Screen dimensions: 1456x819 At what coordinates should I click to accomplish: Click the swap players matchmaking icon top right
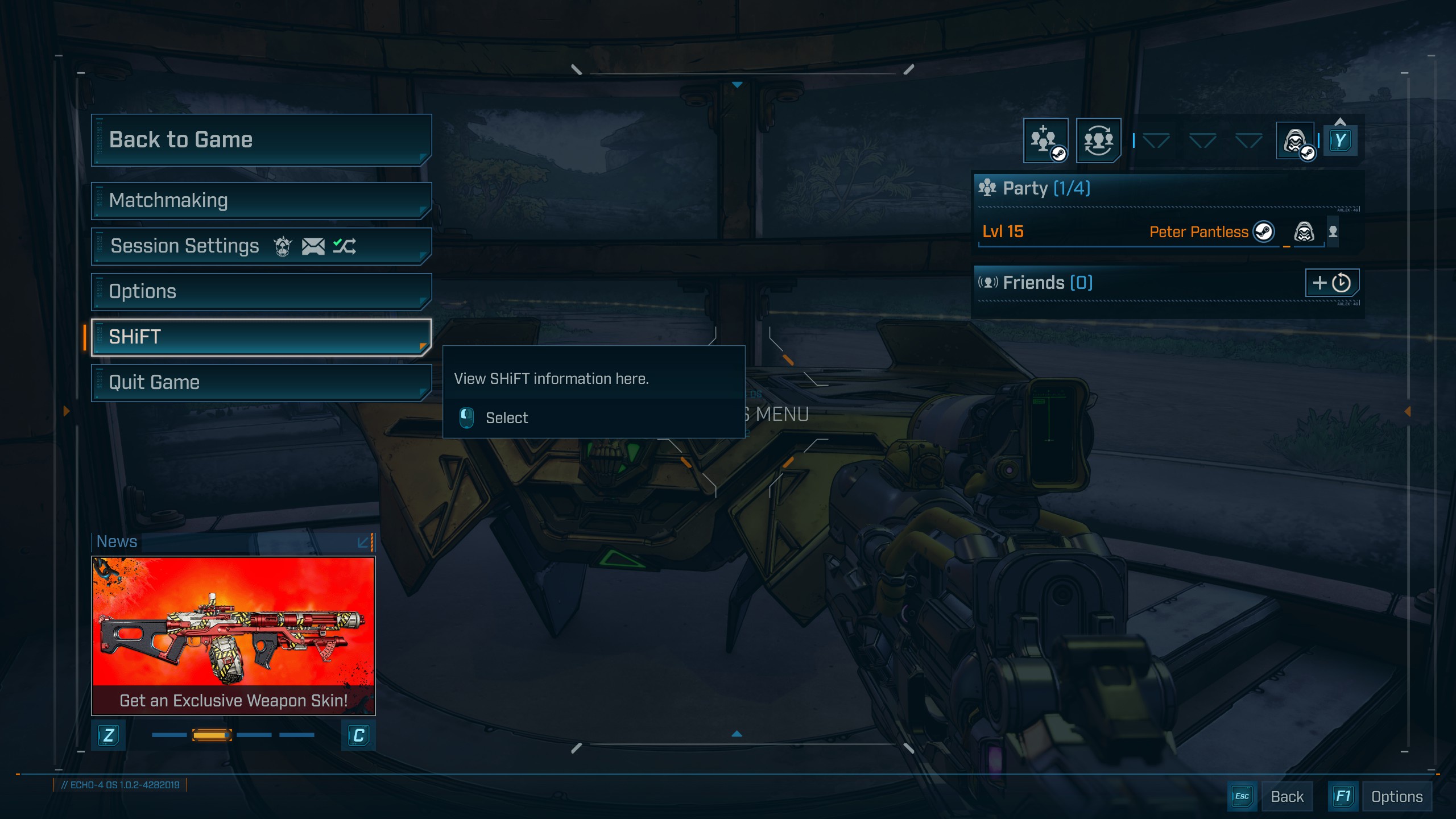tap(1098, 140)
